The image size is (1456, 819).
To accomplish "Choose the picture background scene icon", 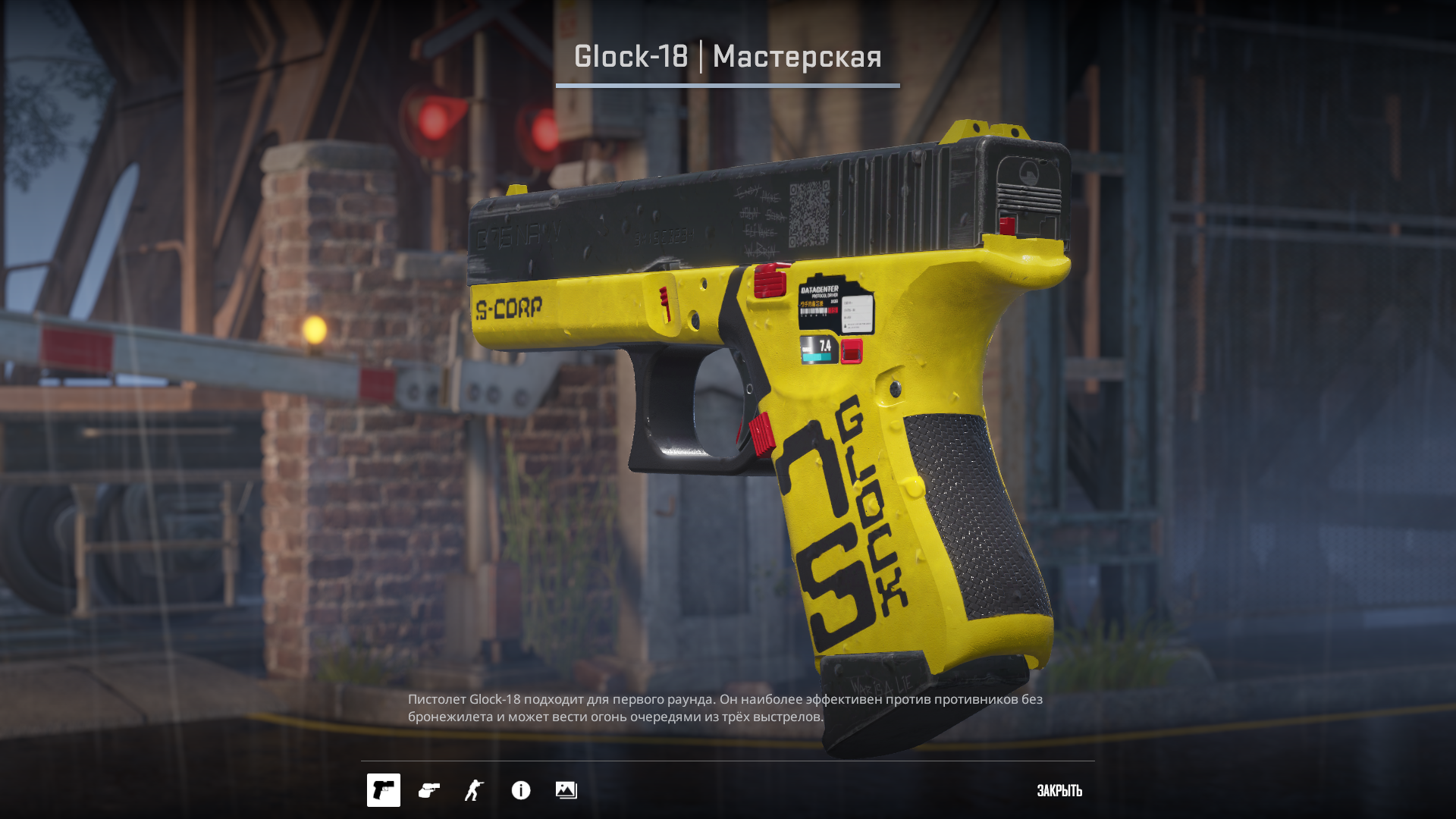I will (x=566, y=790).
